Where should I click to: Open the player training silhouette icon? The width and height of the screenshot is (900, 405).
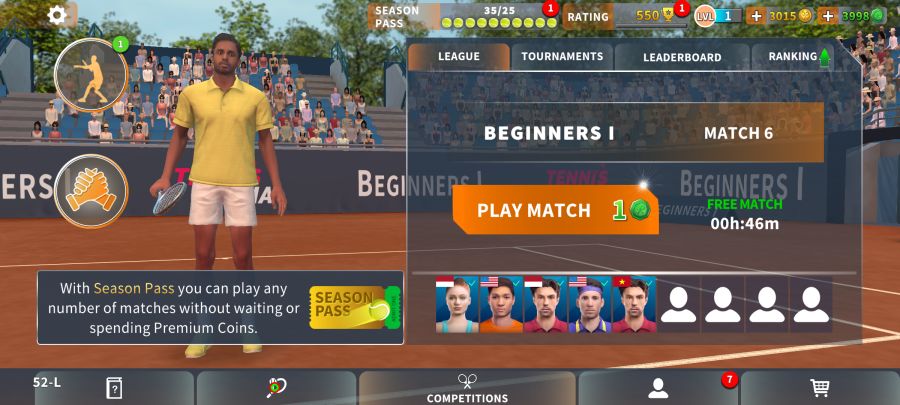click(x=90, y=75)
